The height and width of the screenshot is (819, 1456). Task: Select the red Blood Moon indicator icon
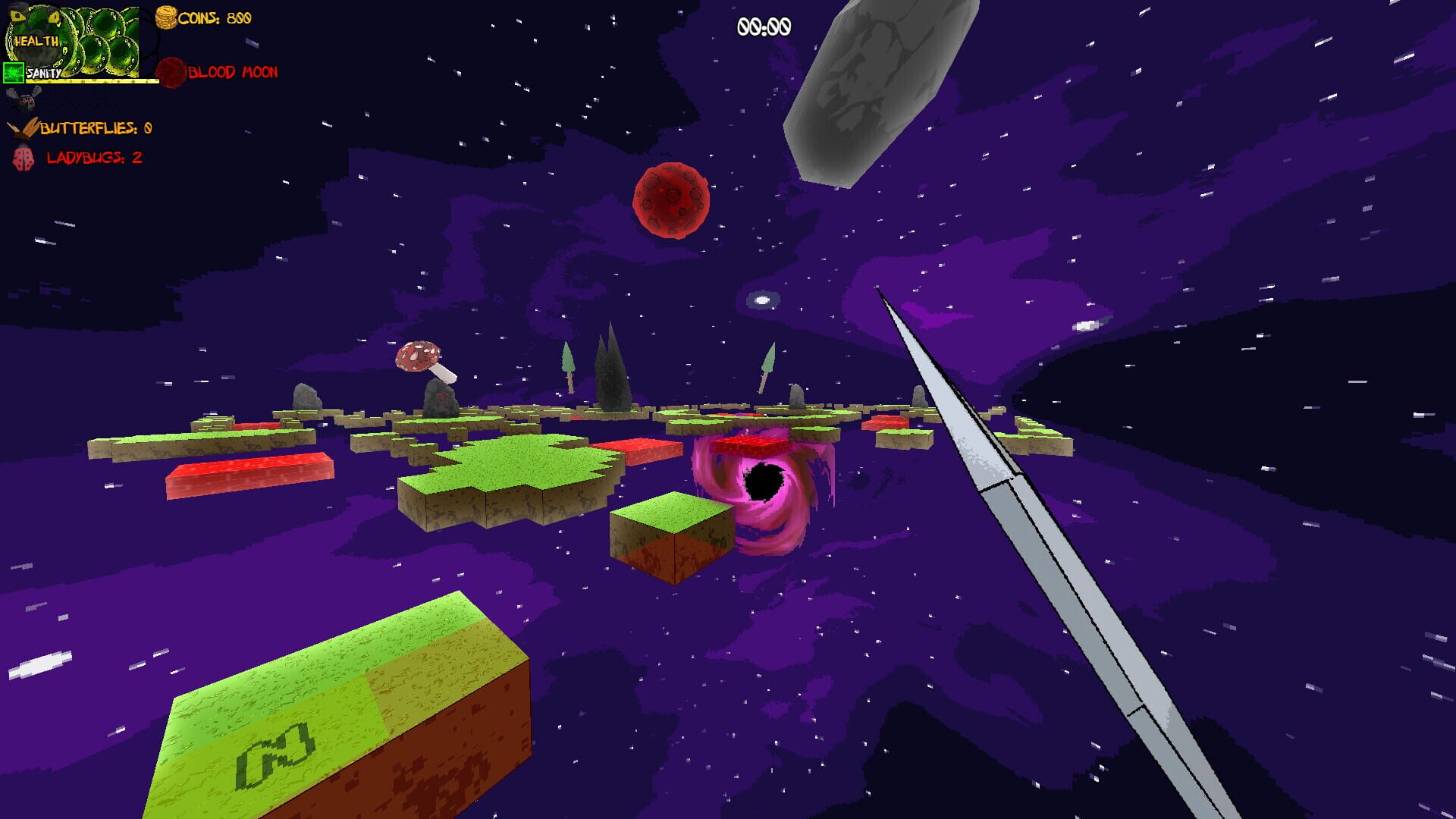(173, 74)
